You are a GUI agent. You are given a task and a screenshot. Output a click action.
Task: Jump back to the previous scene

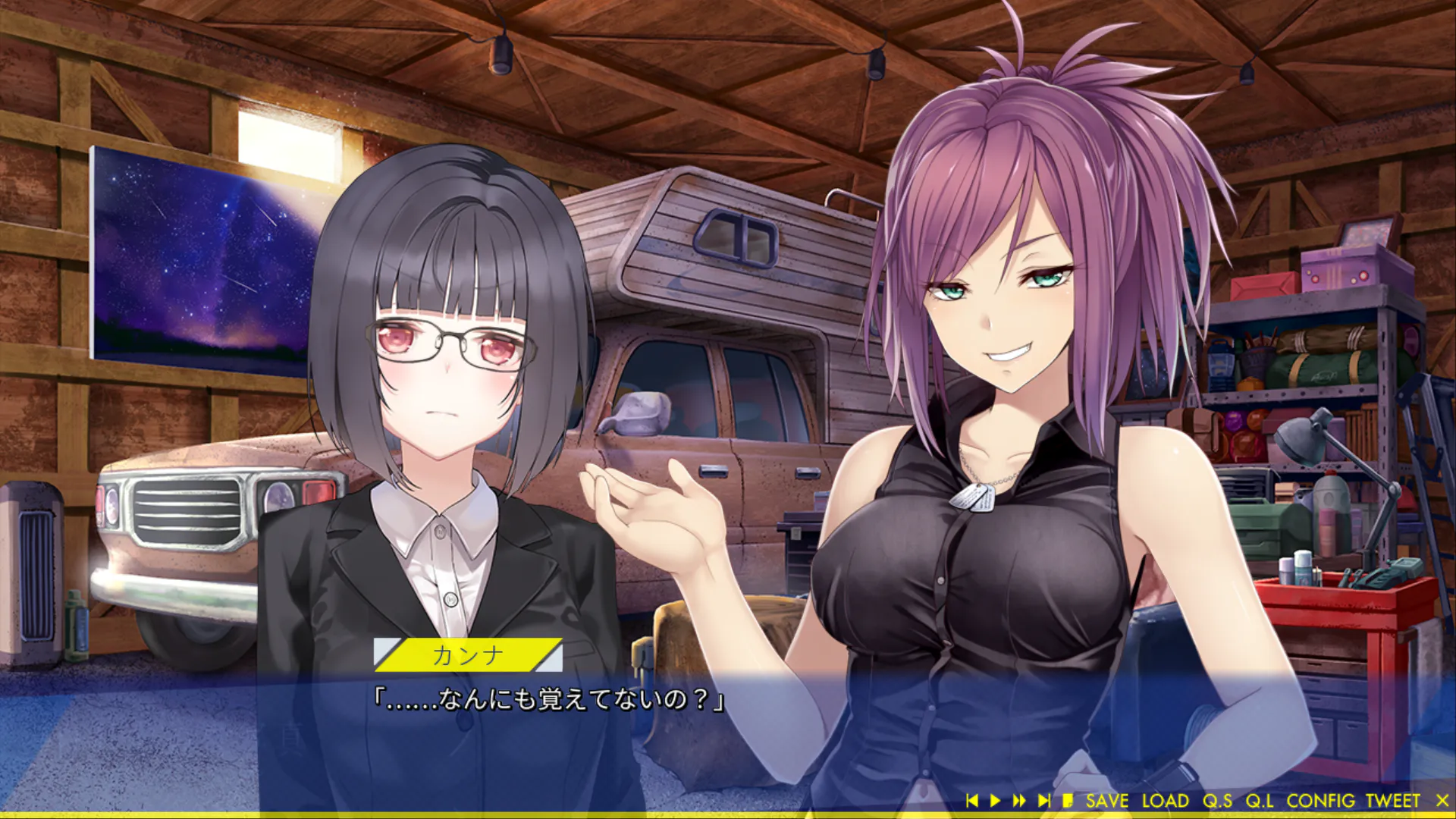972,801
